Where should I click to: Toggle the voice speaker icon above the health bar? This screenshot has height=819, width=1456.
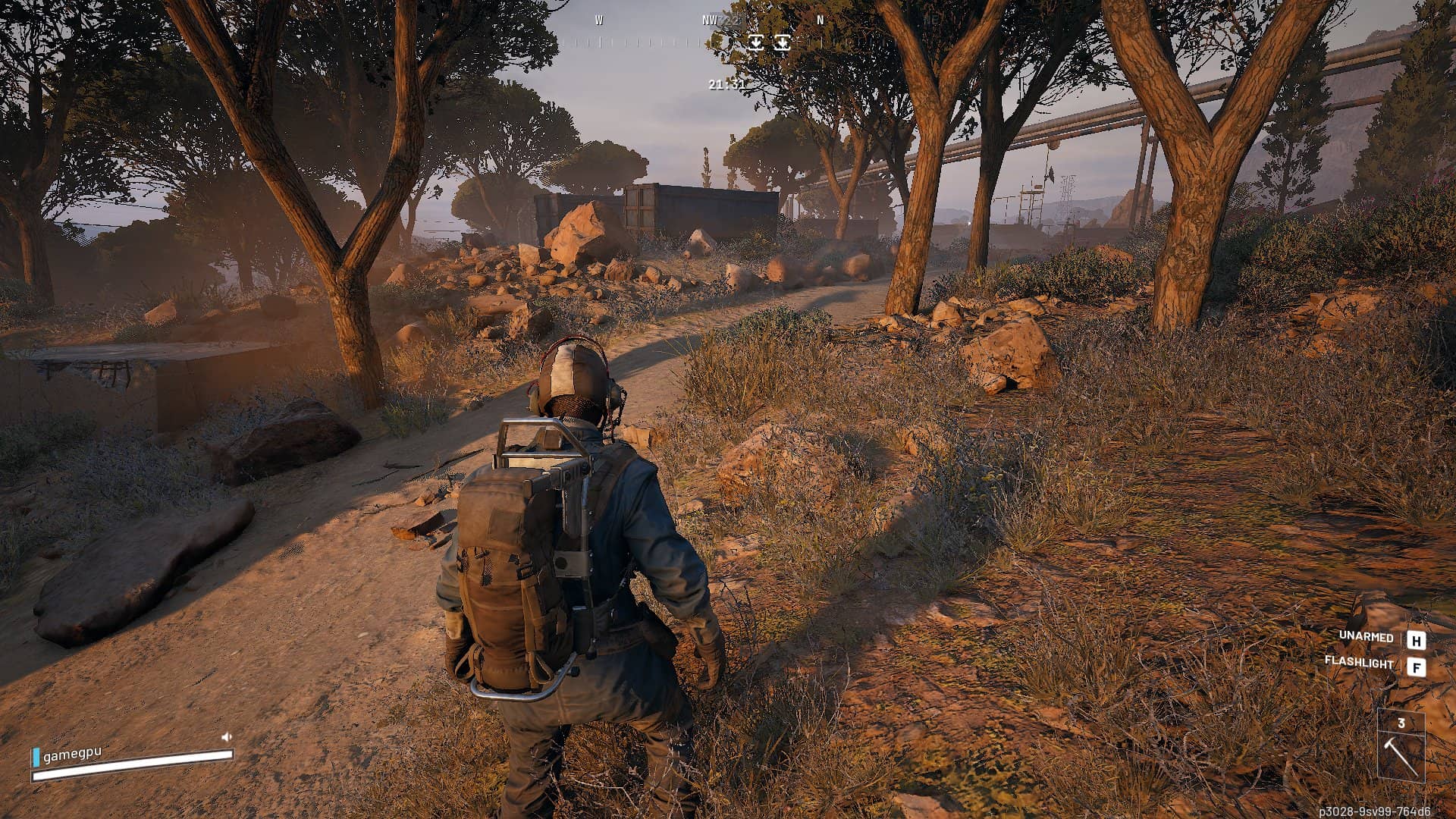tap(226, 736)
